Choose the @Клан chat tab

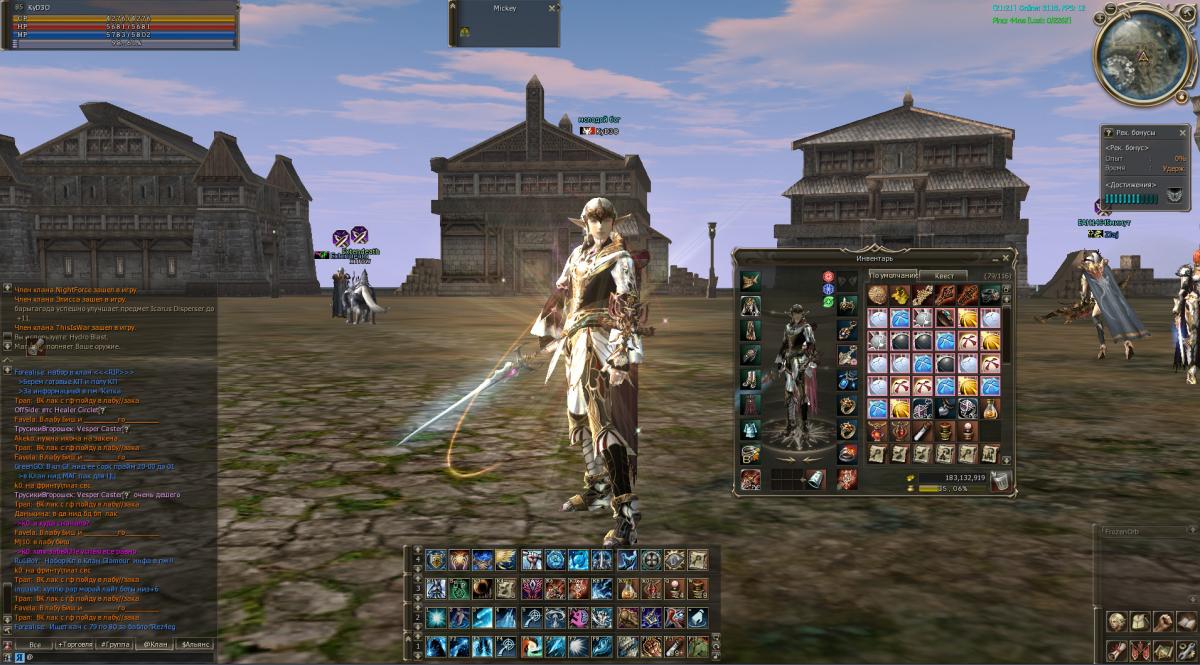154,645
